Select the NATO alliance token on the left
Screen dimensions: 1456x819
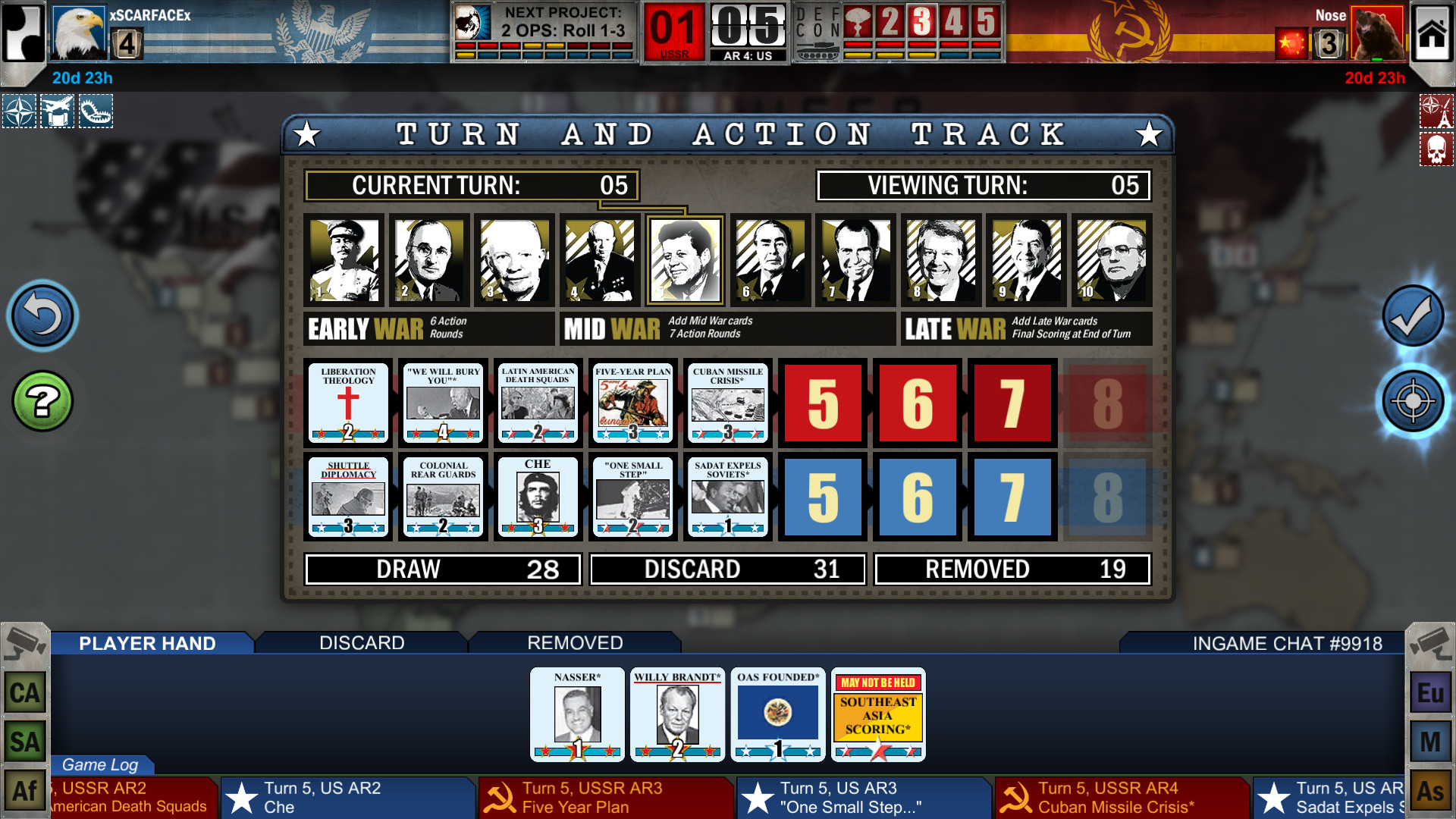(x=17, y=111)
